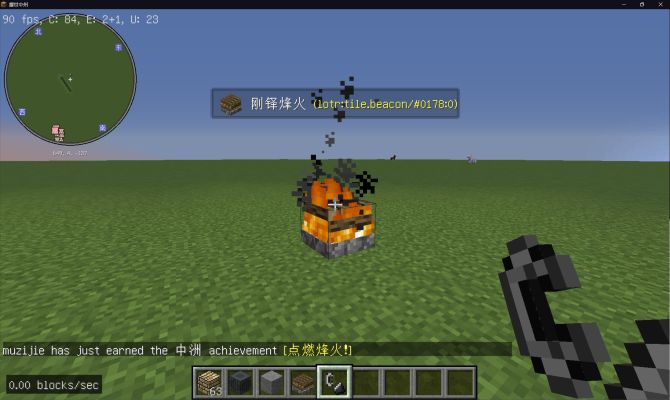
Task: Click the yellow achievement link in chat
Action: point(317,350)
